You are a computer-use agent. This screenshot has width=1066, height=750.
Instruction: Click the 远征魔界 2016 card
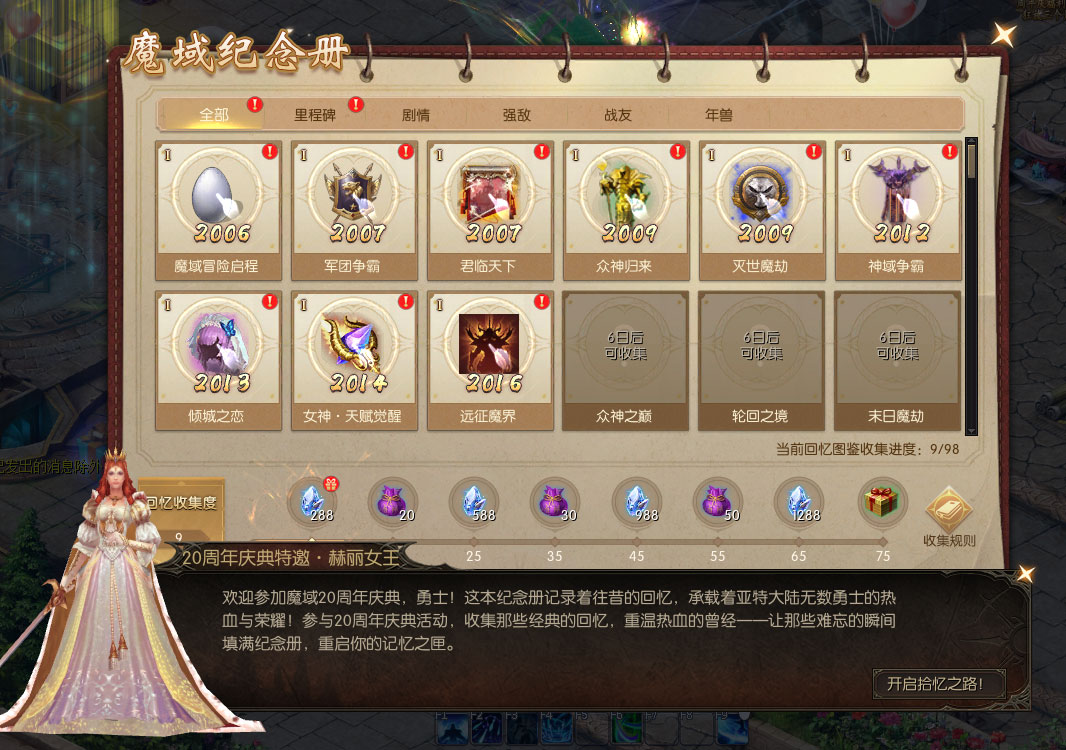tap(490, 359)
